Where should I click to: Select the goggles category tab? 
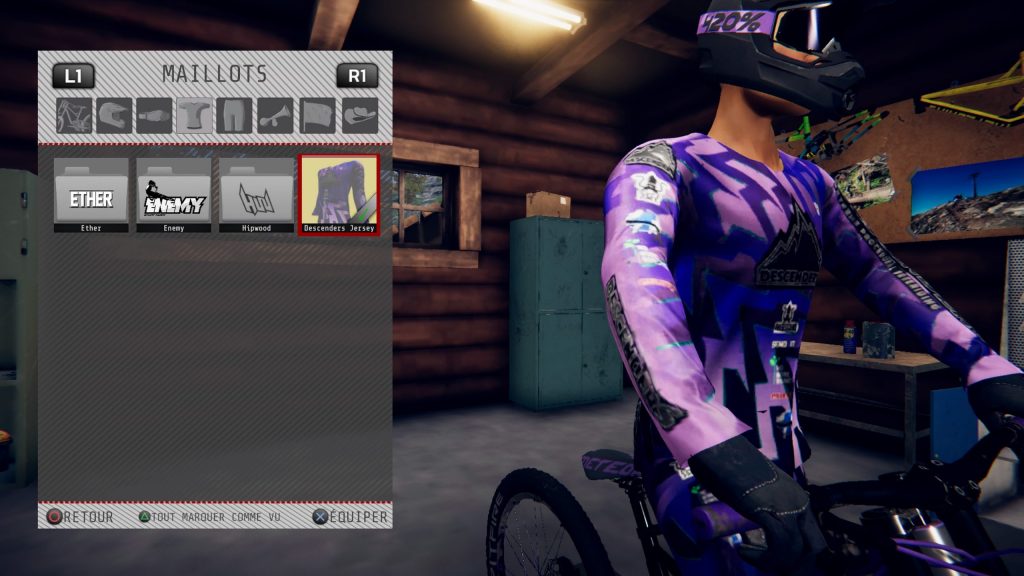(154, 115)
